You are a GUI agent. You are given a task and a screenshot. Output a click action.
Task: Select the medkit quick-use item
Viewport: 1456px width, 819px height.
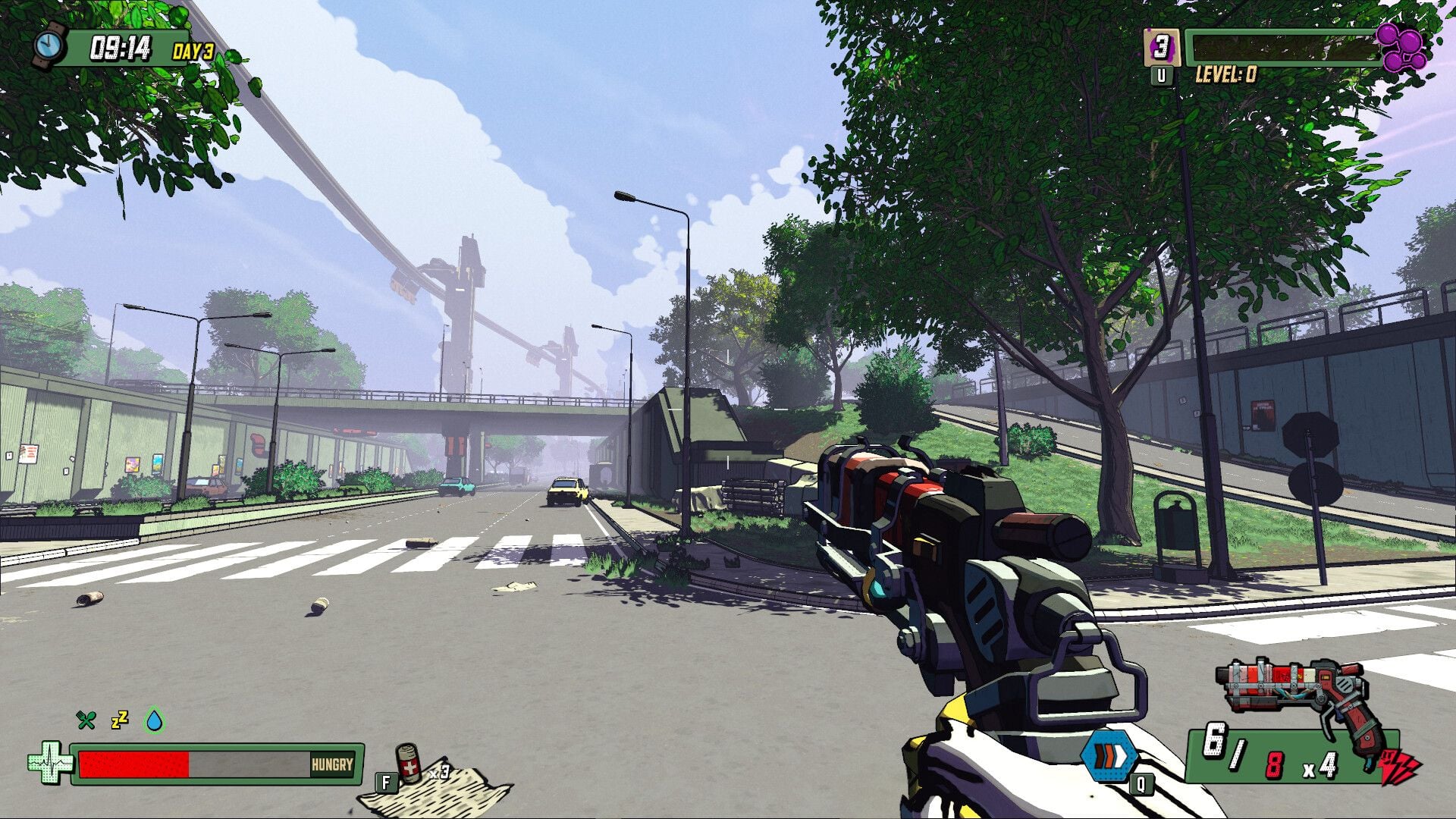click(409, 764)
